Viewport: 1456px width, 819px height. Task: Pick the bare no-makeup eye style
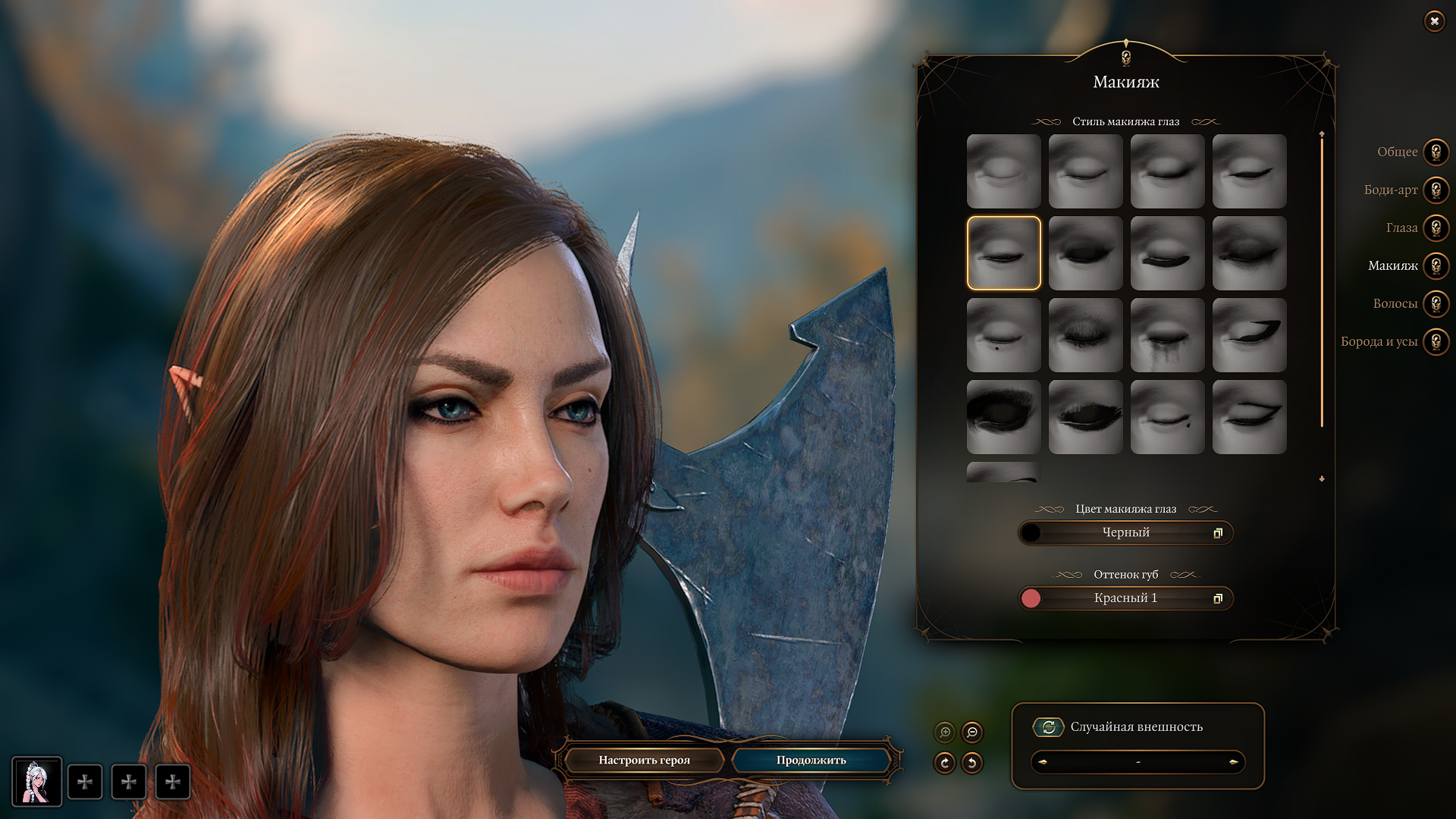1003,171
